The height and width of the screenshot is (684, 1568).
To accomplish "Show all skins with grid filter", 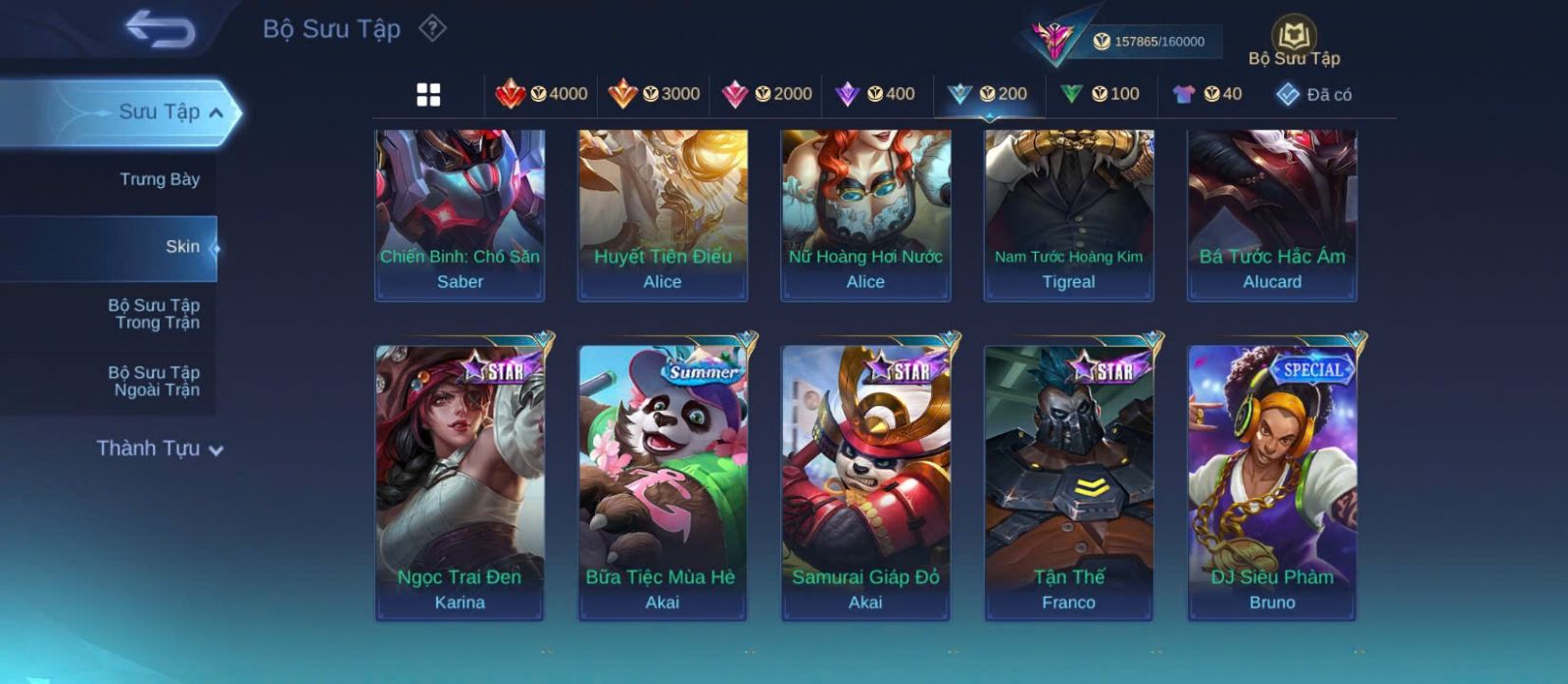I will point(428,94).
